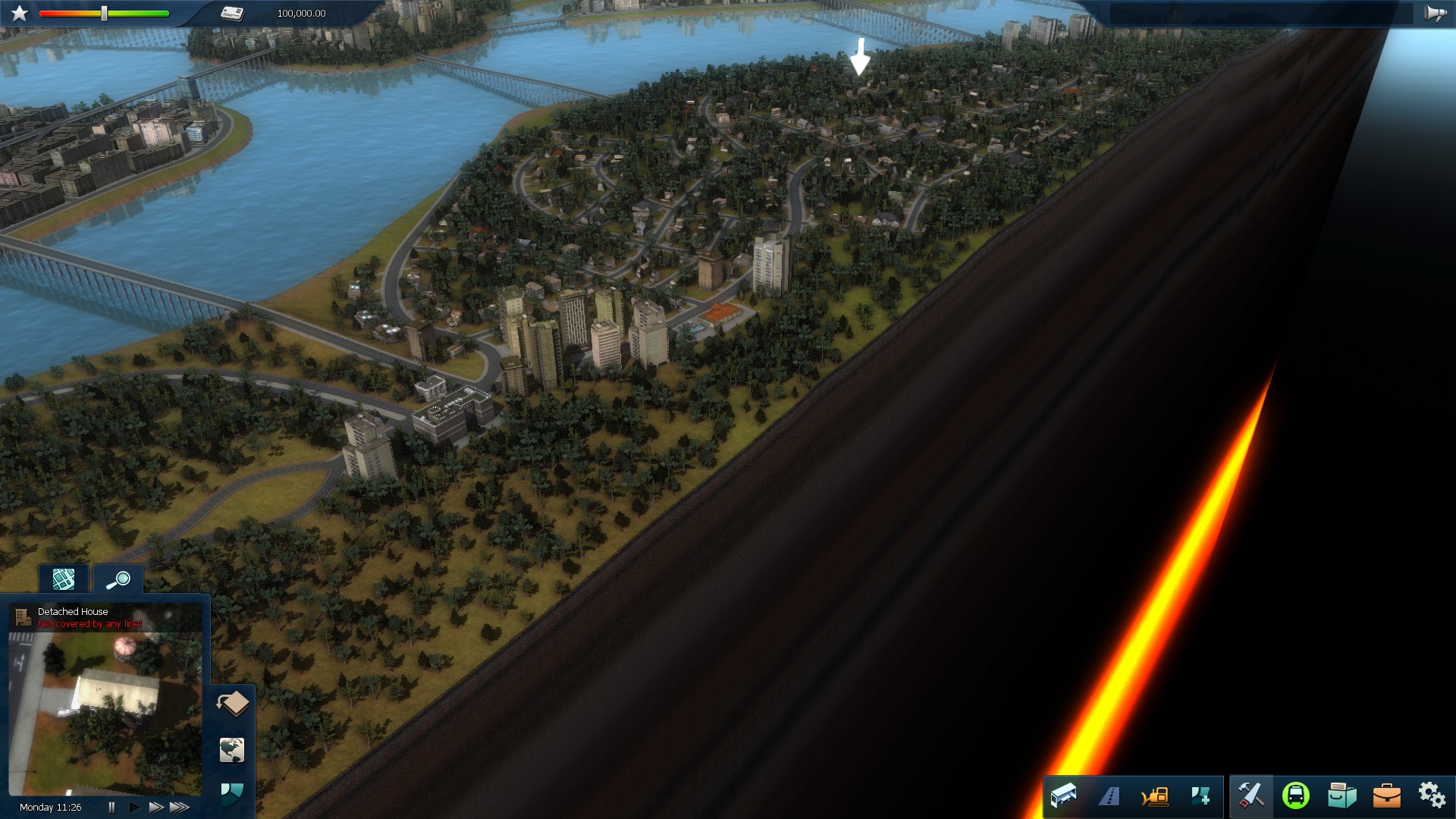Enable fastest game speed
Screen dimensions: 1456x819
(178, 808)
